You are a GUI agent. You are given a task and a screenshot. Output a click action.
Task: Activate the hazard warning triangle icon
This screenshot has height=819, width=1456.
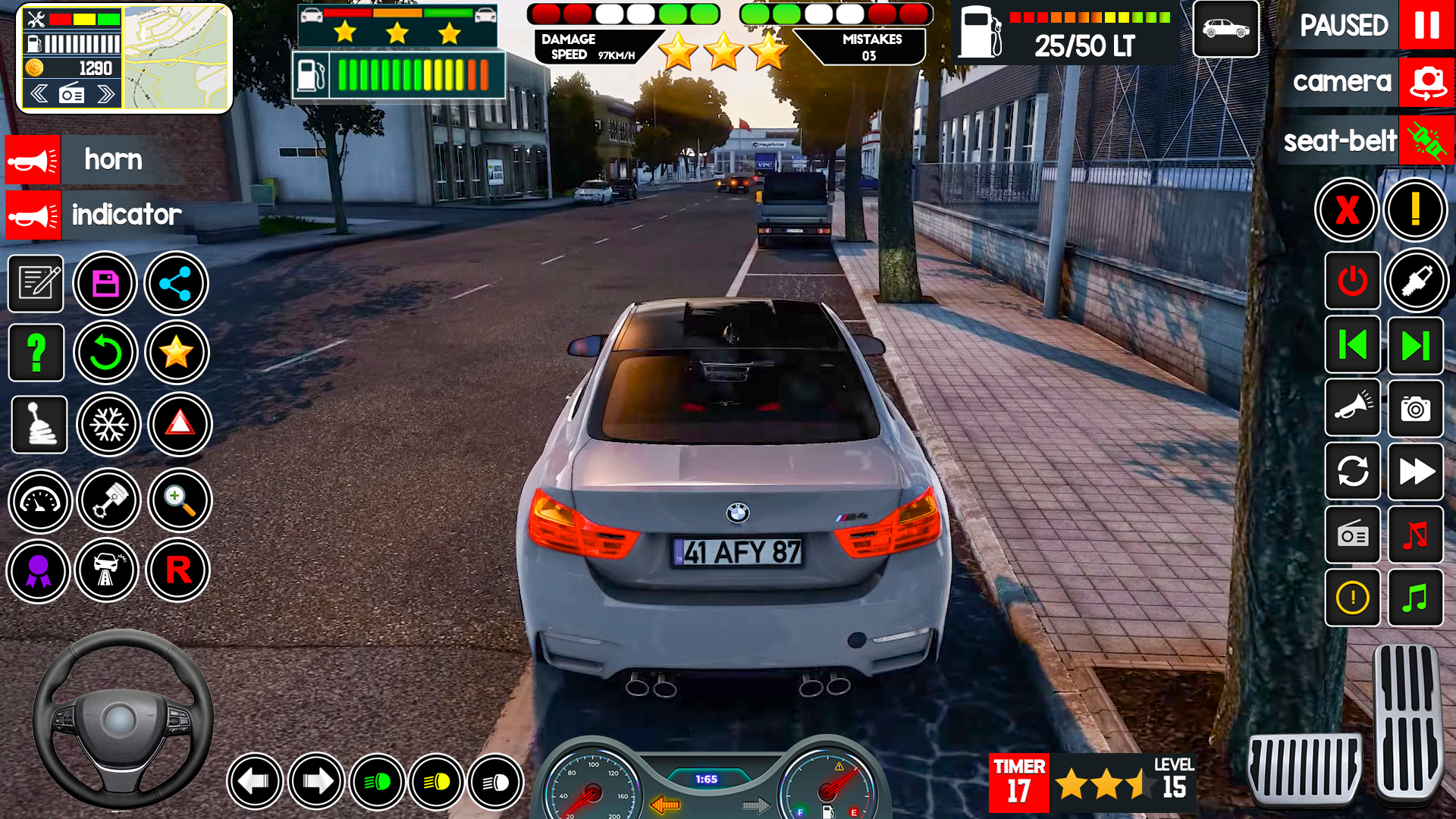pos(177,425)
